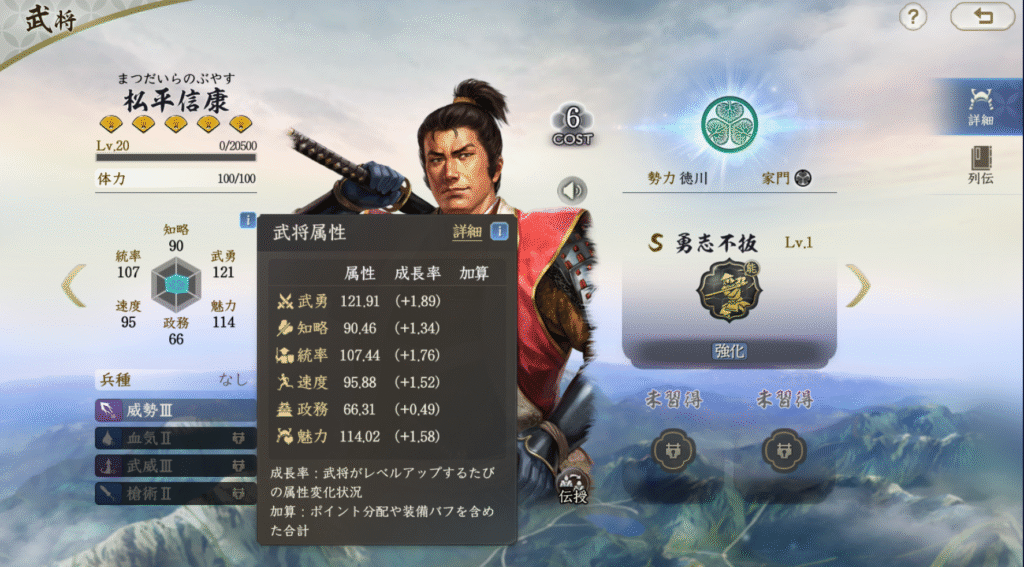Viewport: 1024px width, 567px height.
Task: Click the 強化 enhance skill button
Action: click(x=729, y=351)
